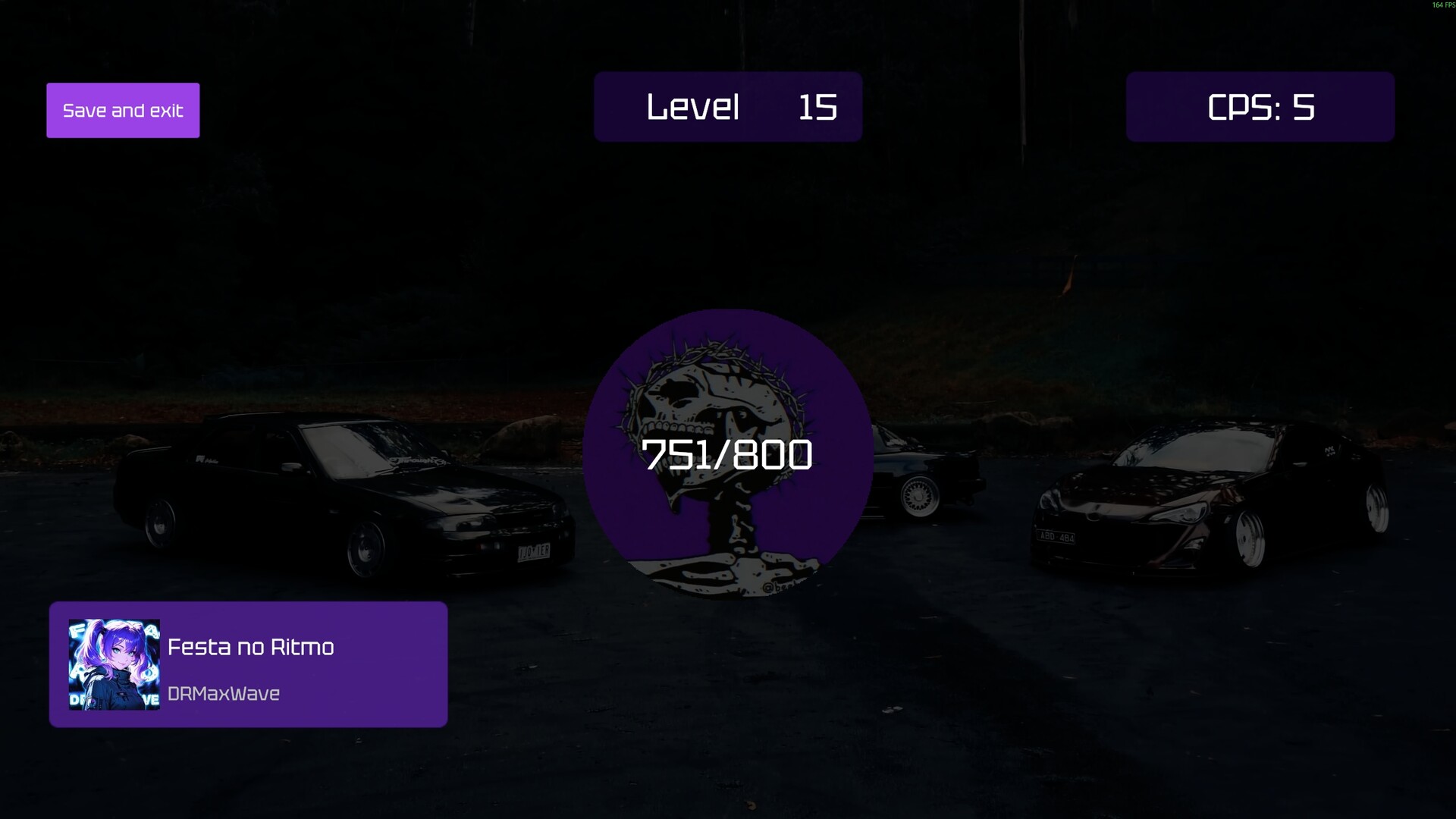Select the DRMaxWave album cover thumbnail
The height and width of the screenshot is (819, 1456).
pyautogui.click(x=114, y=665)
